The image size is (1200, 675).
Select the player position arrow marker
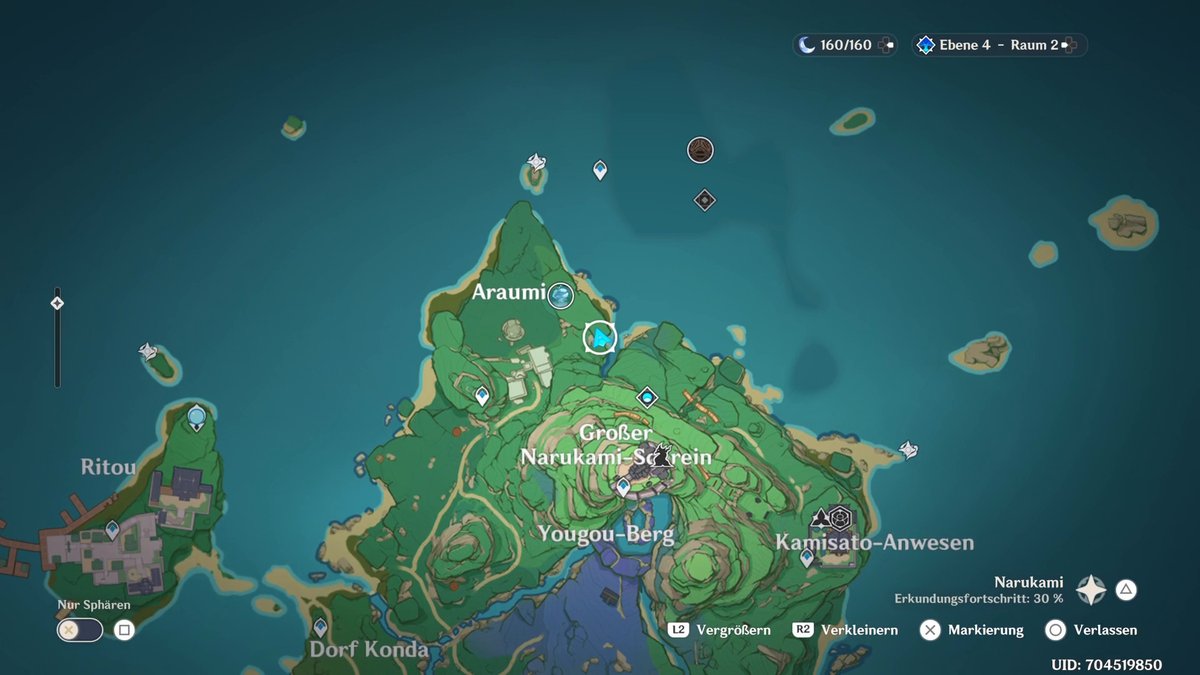600,338
